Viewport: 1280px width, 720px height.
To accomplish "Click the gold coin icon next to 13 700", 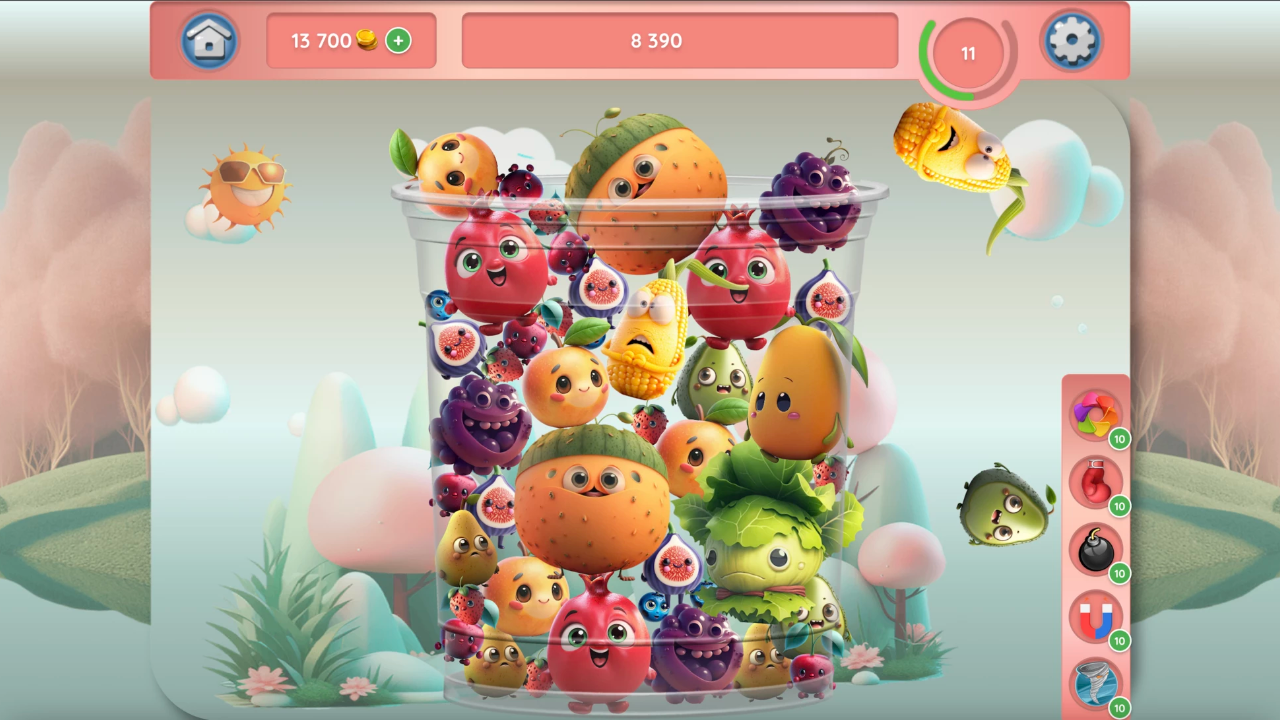I will tap(367, 41).
